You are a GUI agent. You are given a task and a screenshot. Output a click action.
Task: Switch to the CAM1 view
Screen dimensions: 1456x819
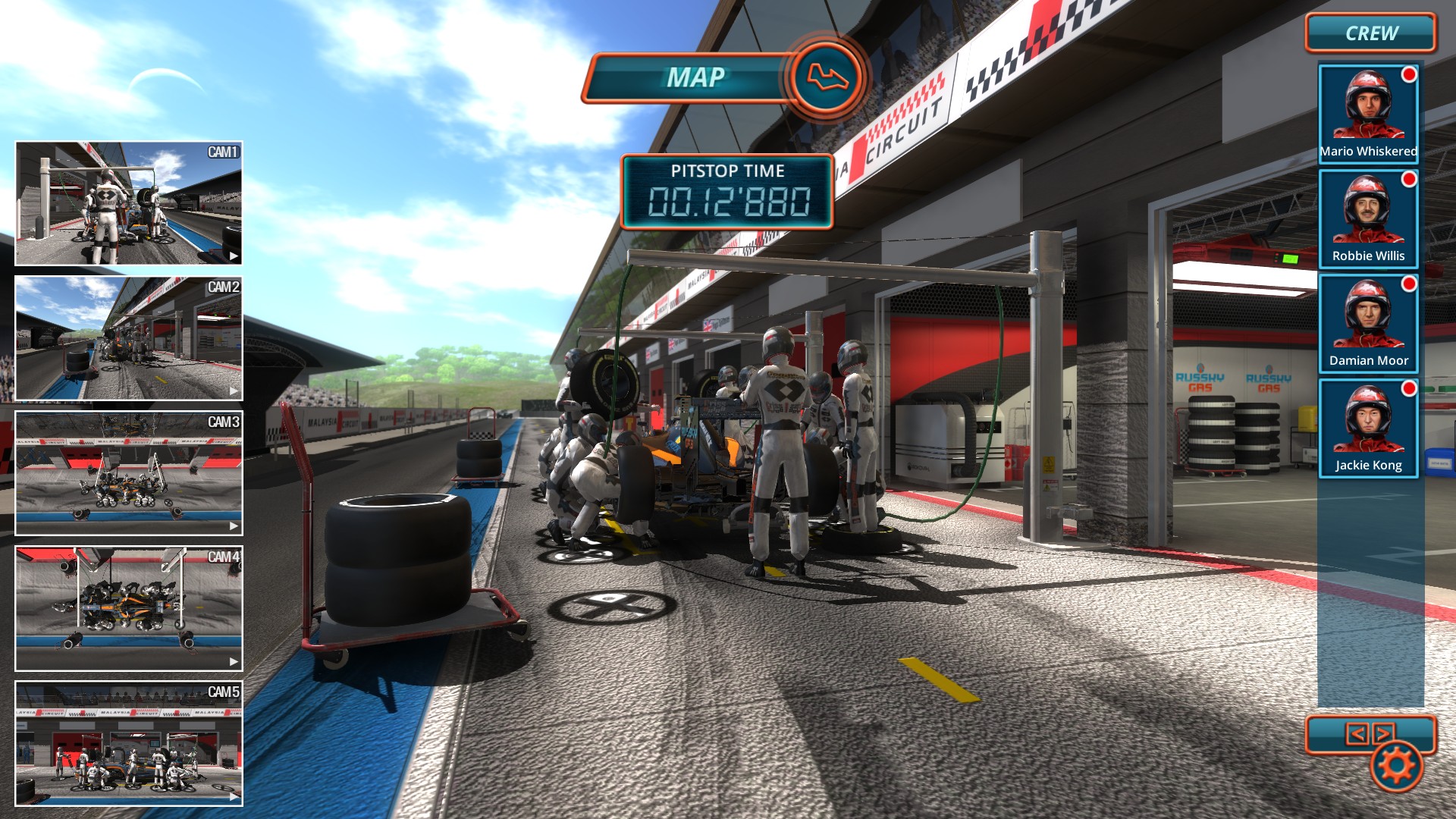[129, 203]
